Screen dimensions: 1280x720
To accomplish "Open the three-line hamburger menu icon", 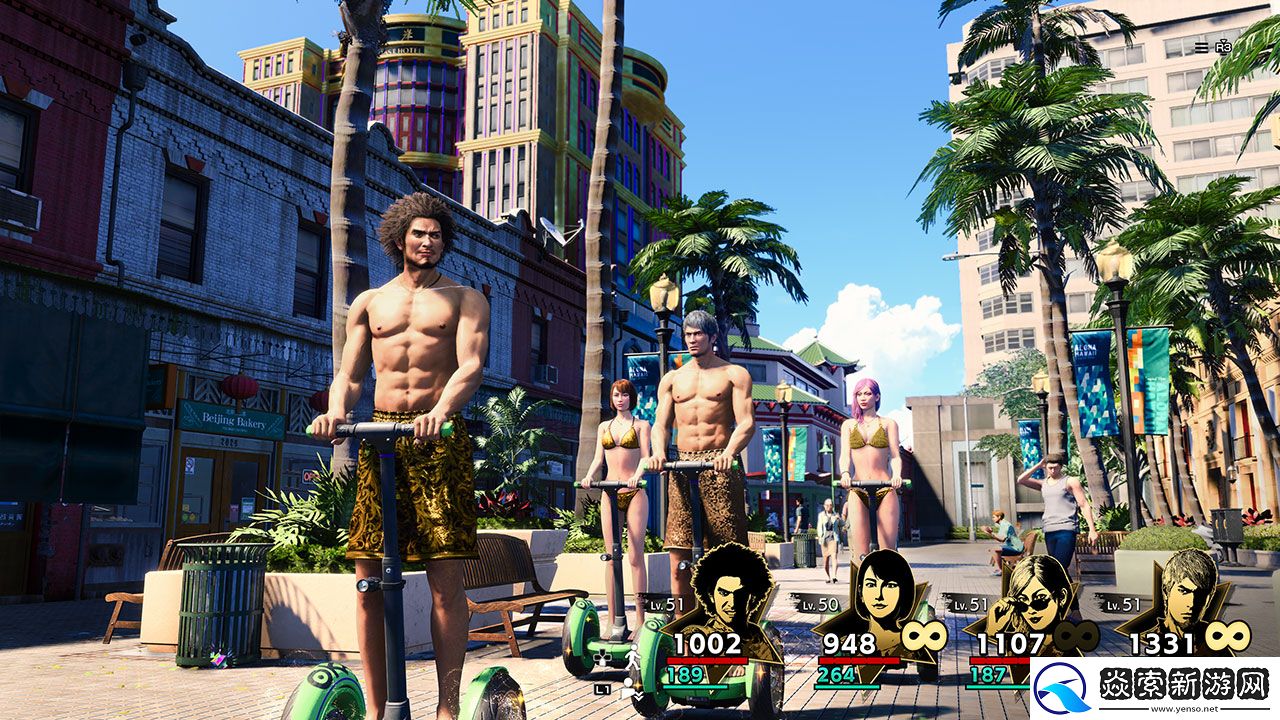I will click(1201, 47).
